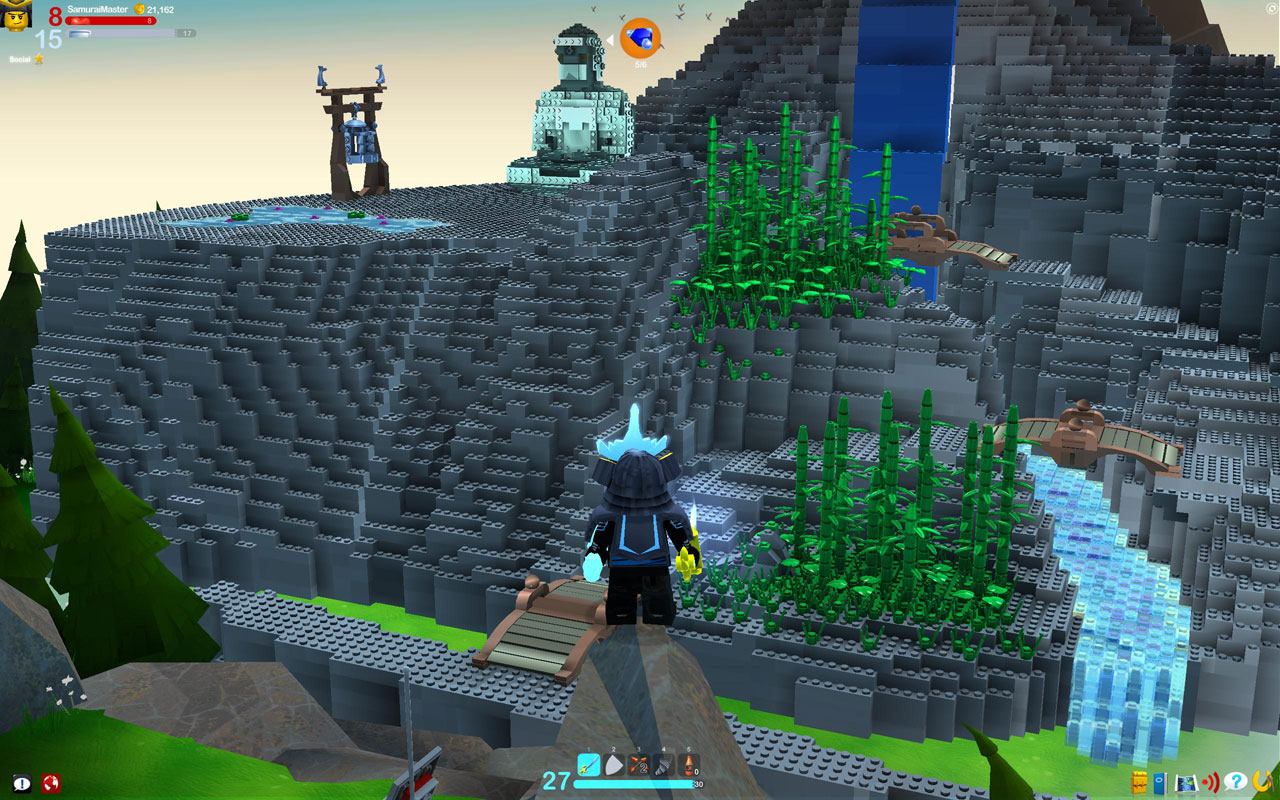Select the white shield hotbar slot
The width and height of the screenshot is (1280, 800).
pos(613,766)
